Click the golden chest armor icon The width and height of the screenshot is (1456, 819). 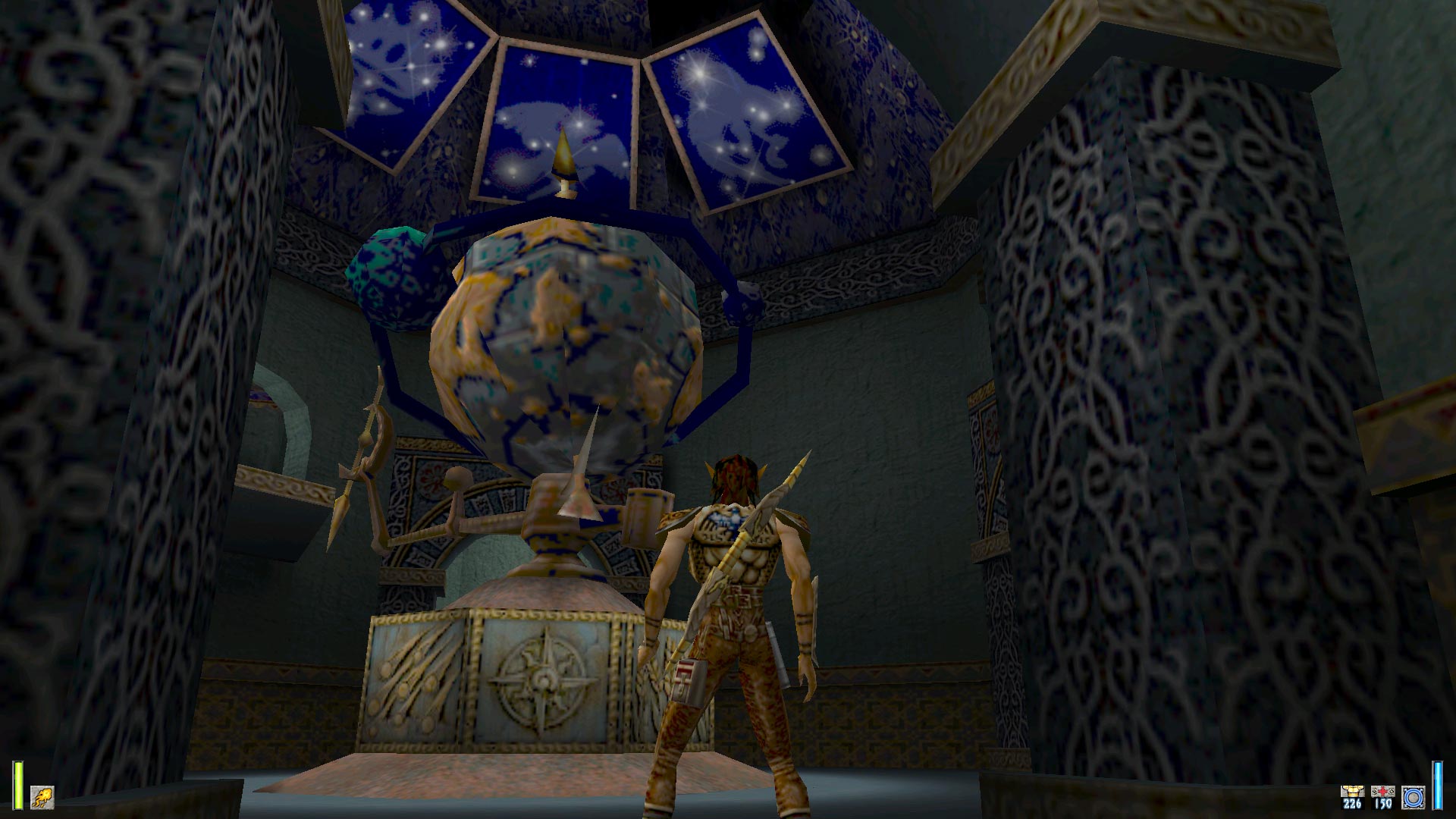click(x=1351, y=792)
